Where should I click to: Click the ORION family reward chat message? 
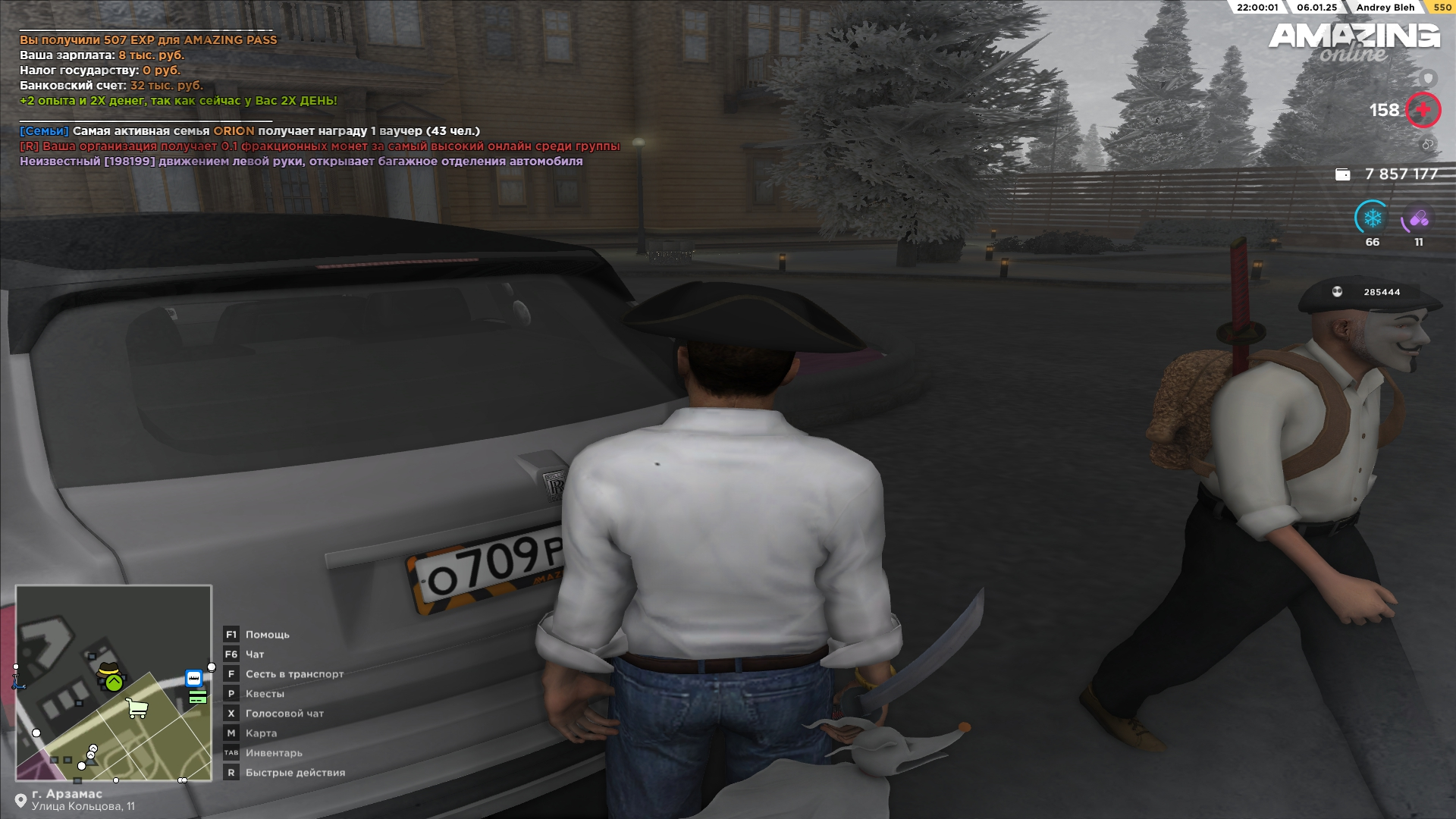pyautogui.click(x=250, y=131)
